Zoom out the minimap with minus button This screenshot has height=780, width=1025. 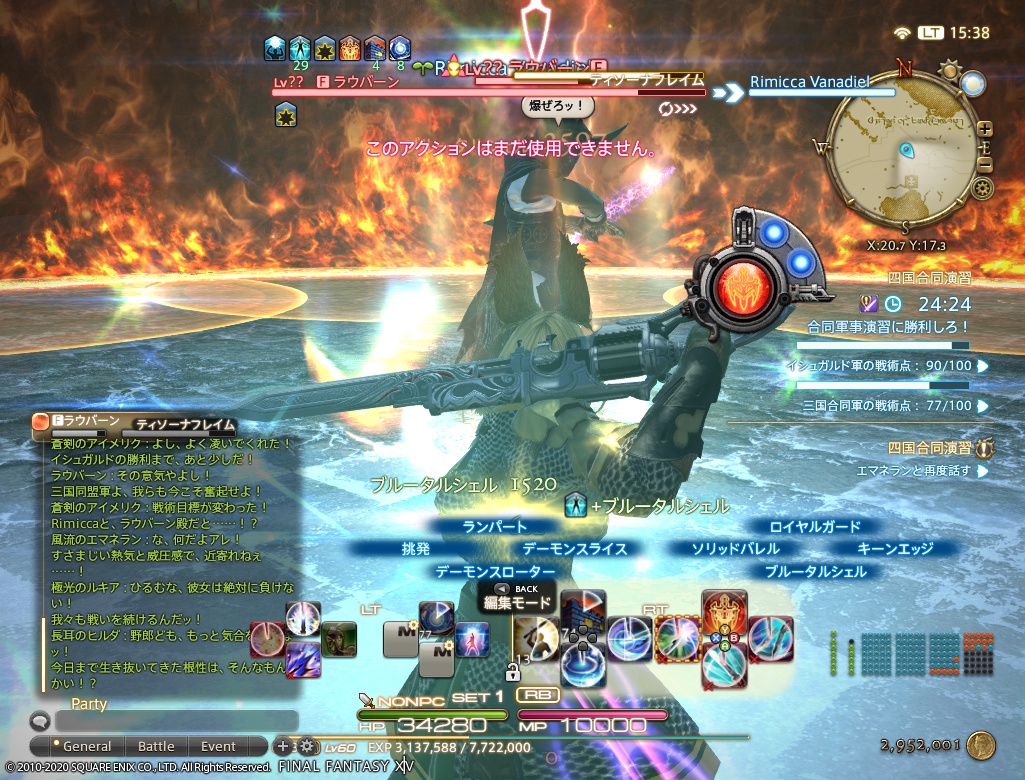[985, 165]
